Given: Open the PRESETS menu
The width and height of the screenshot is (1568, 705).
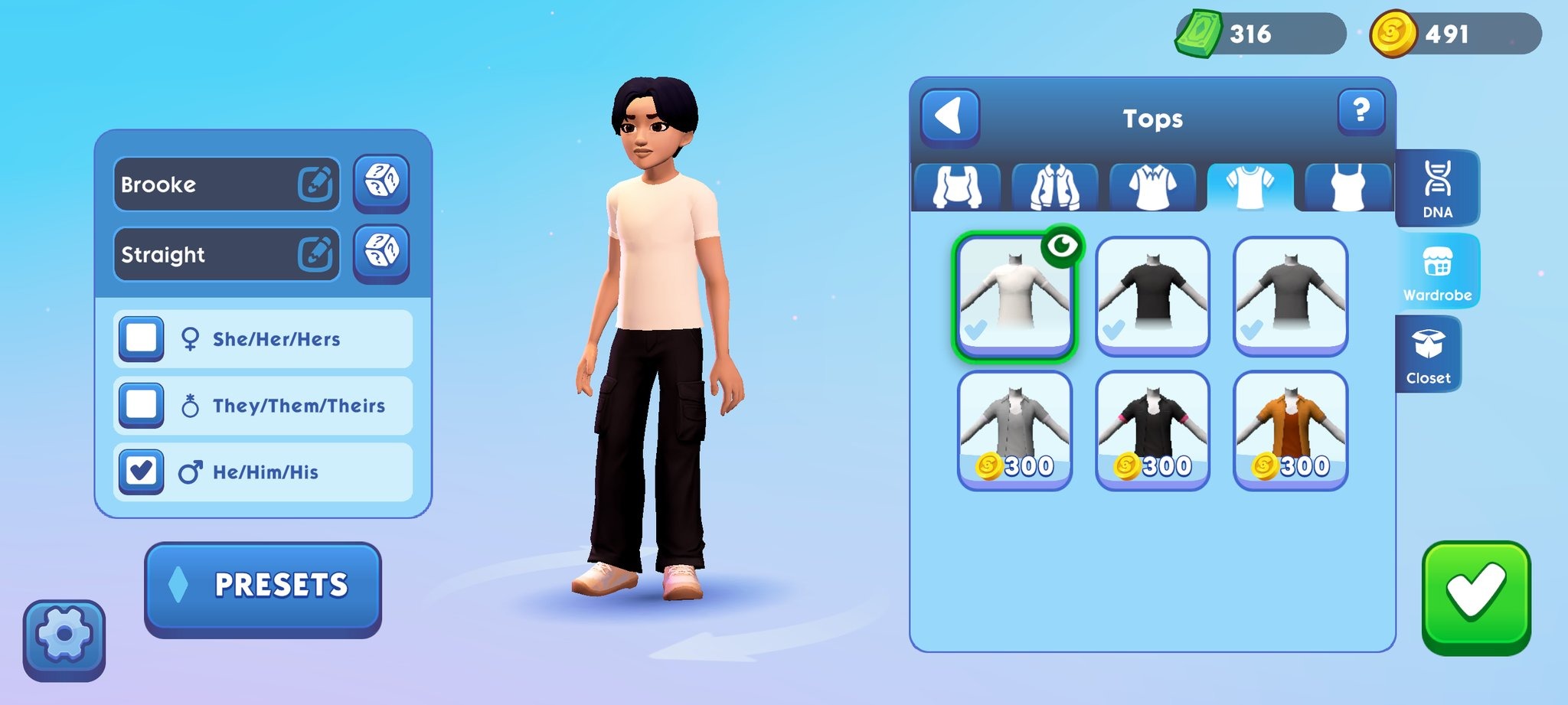Looking at the screenshot, I should [x=263, y=586].
